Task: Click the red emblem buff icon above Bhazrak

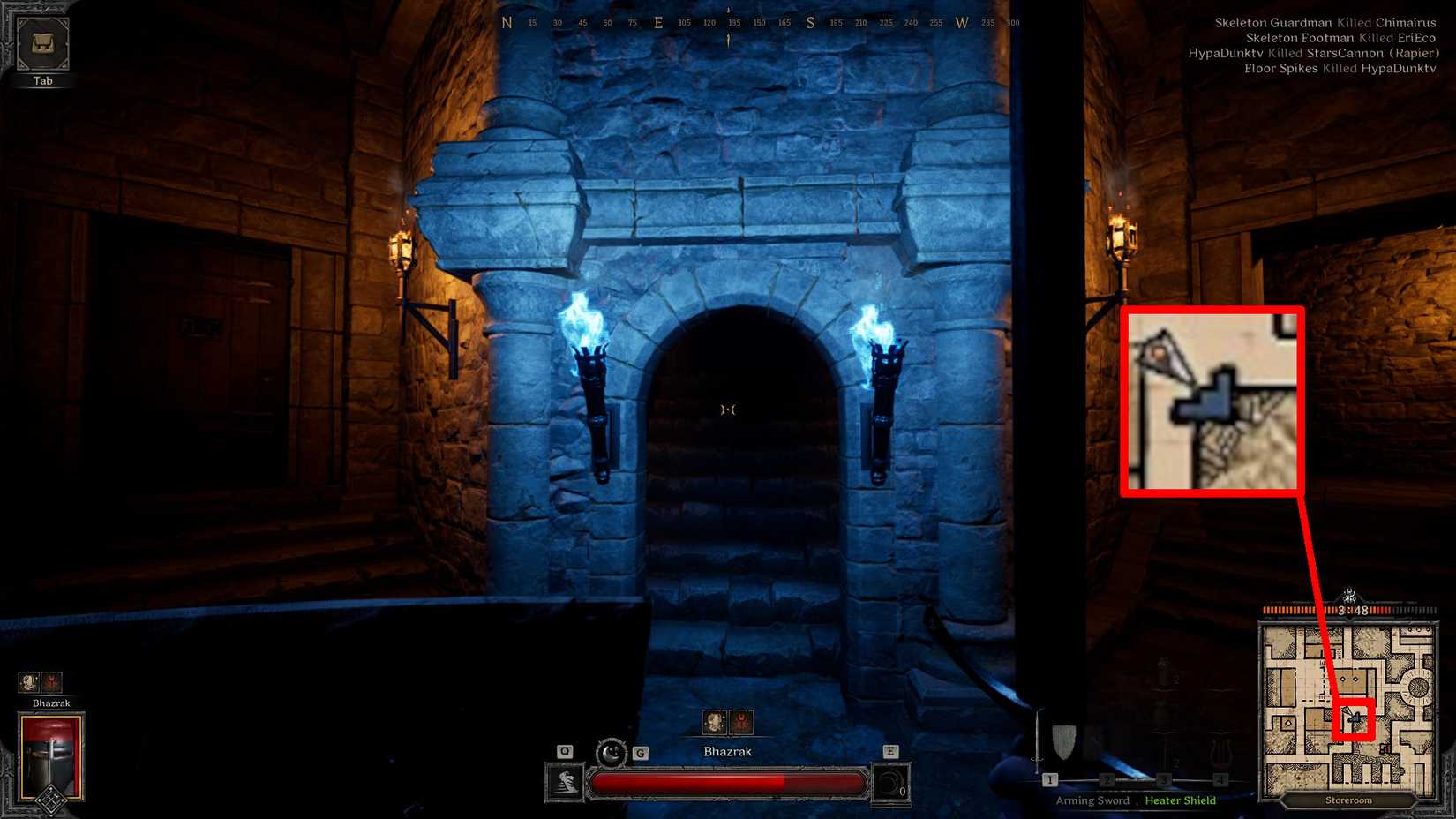Action: [x=741, y=722]
